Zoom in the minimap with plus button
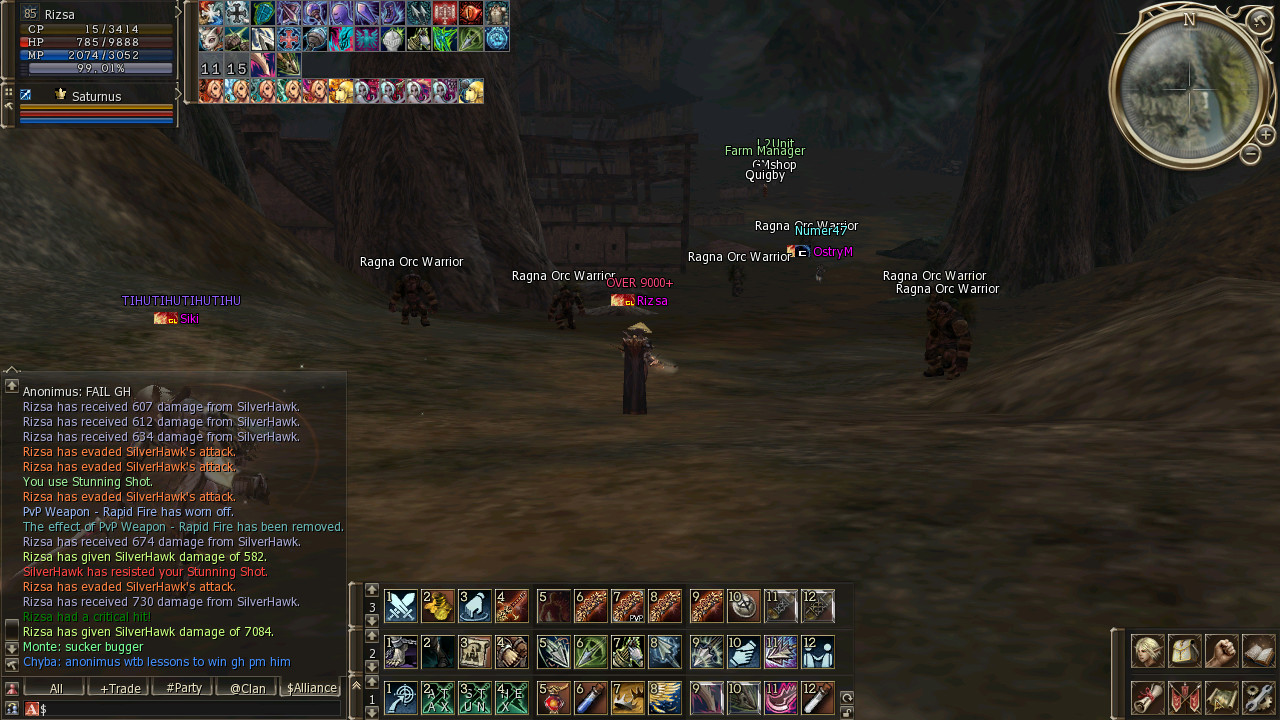The width and height of the screenshot is (1280, 720). [x=1265, y=135]
